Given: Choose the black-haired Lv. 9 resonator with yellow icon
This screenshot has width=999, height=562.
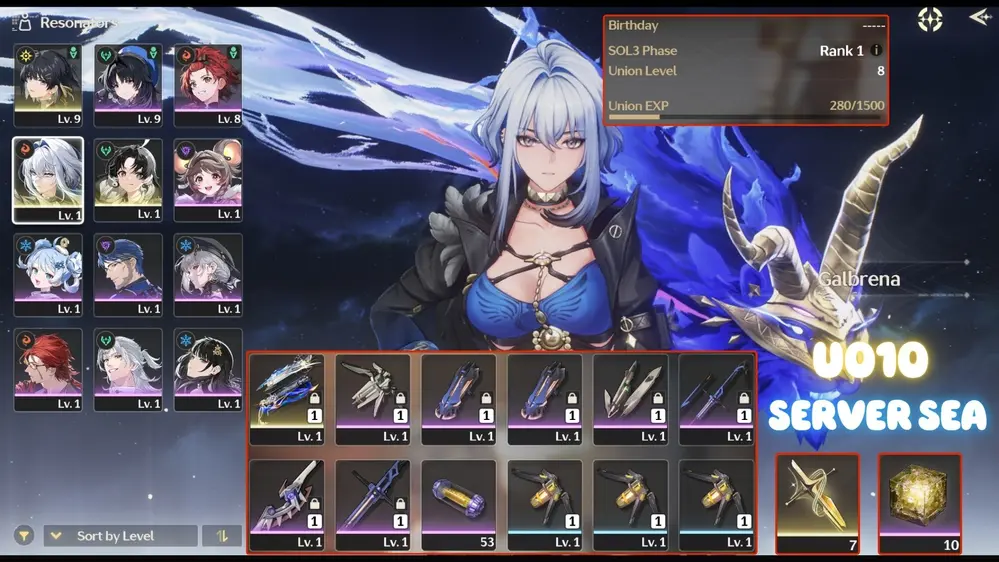Looking at the screenshot, I should 47,83.
